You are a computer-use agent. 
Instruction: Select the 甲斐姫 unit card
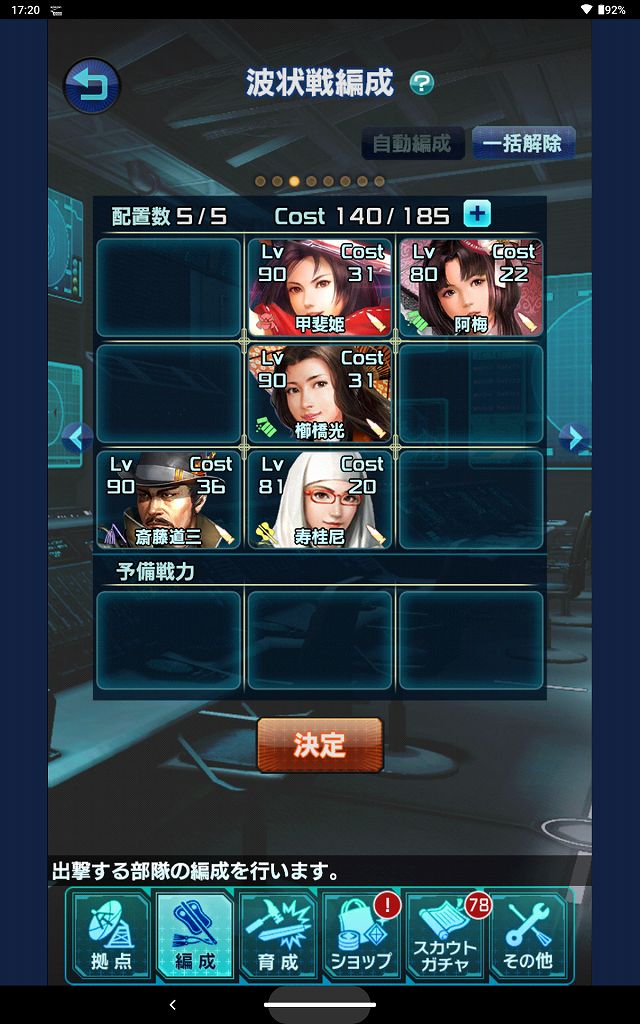pyautogui.click(x=320, y=286)
